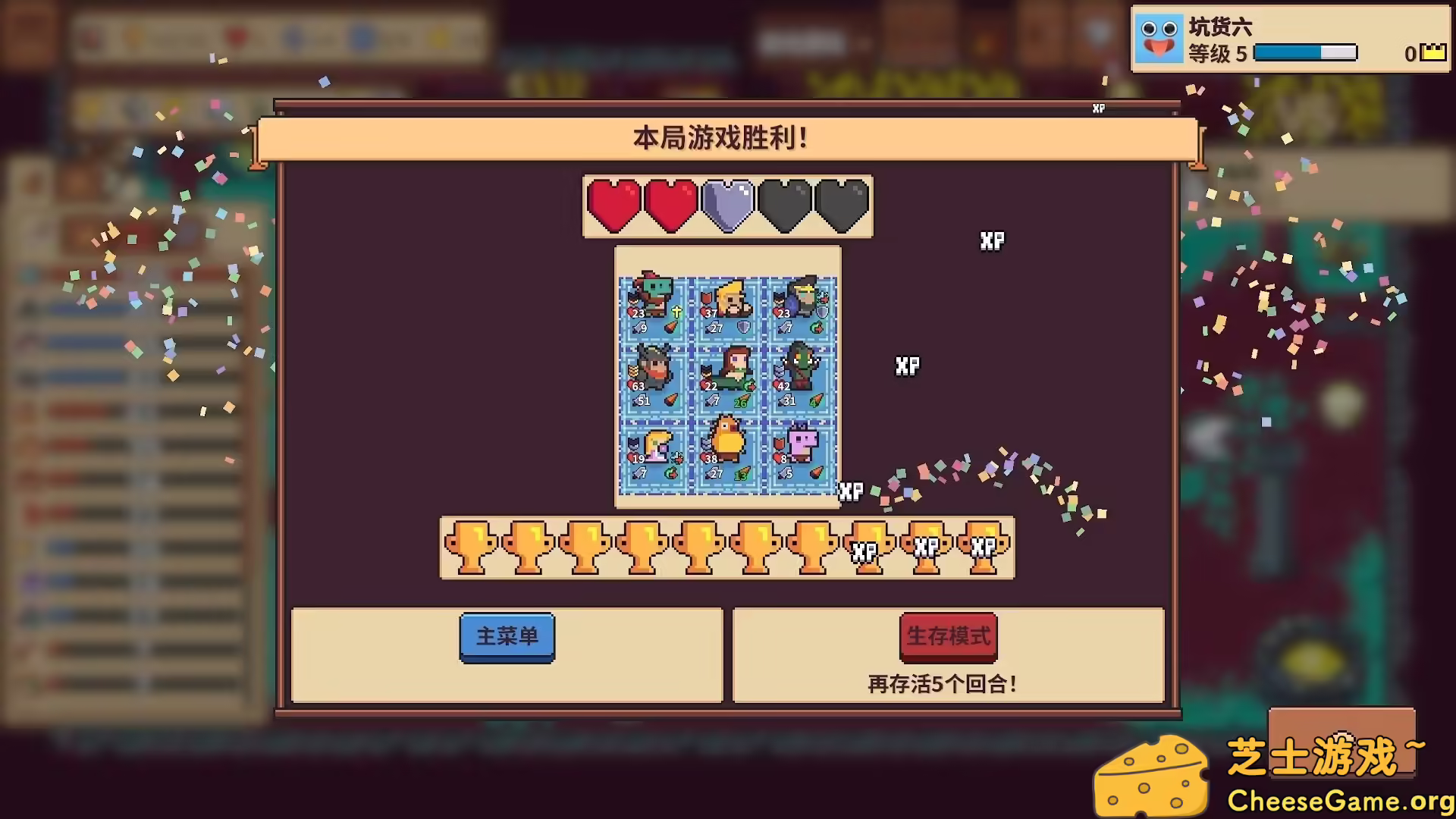Screen dimensions: 1456x819
Task: Click the silver heart in the health row
Action: (x=726, y=206)
